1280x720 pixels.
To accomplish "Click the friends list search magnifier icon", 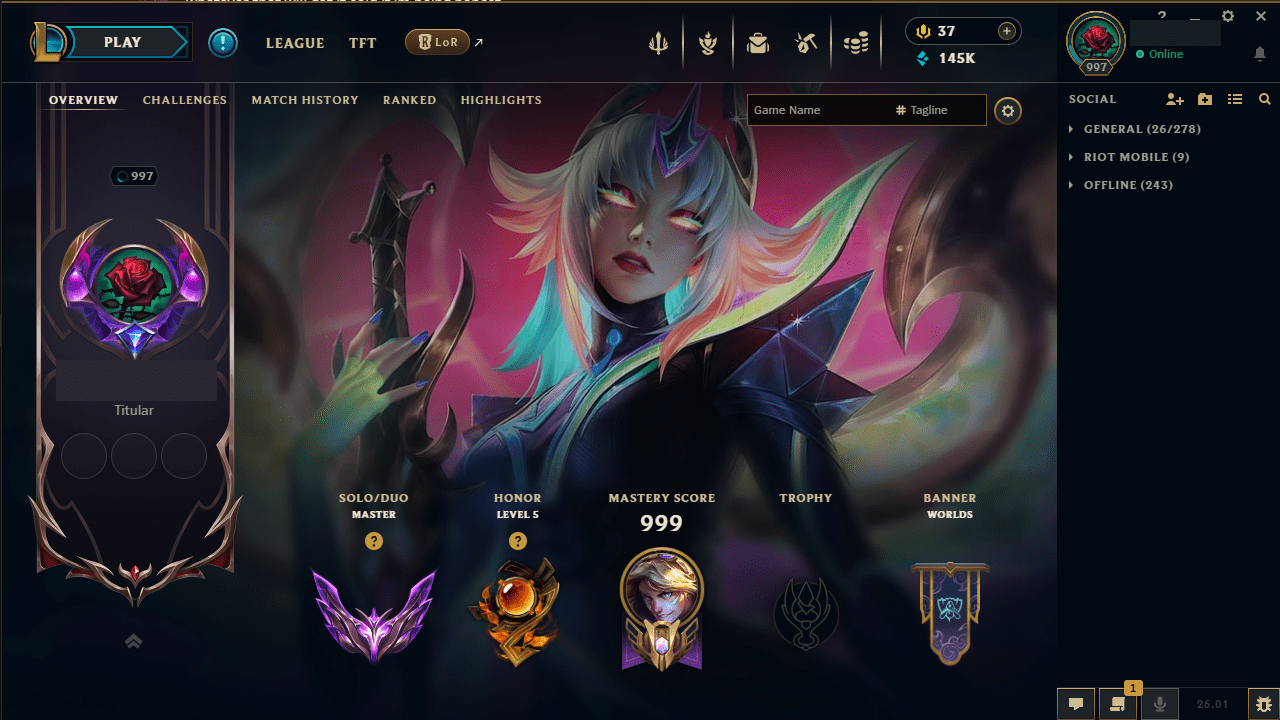I will pyautogui.click(x=1264, y=99).
